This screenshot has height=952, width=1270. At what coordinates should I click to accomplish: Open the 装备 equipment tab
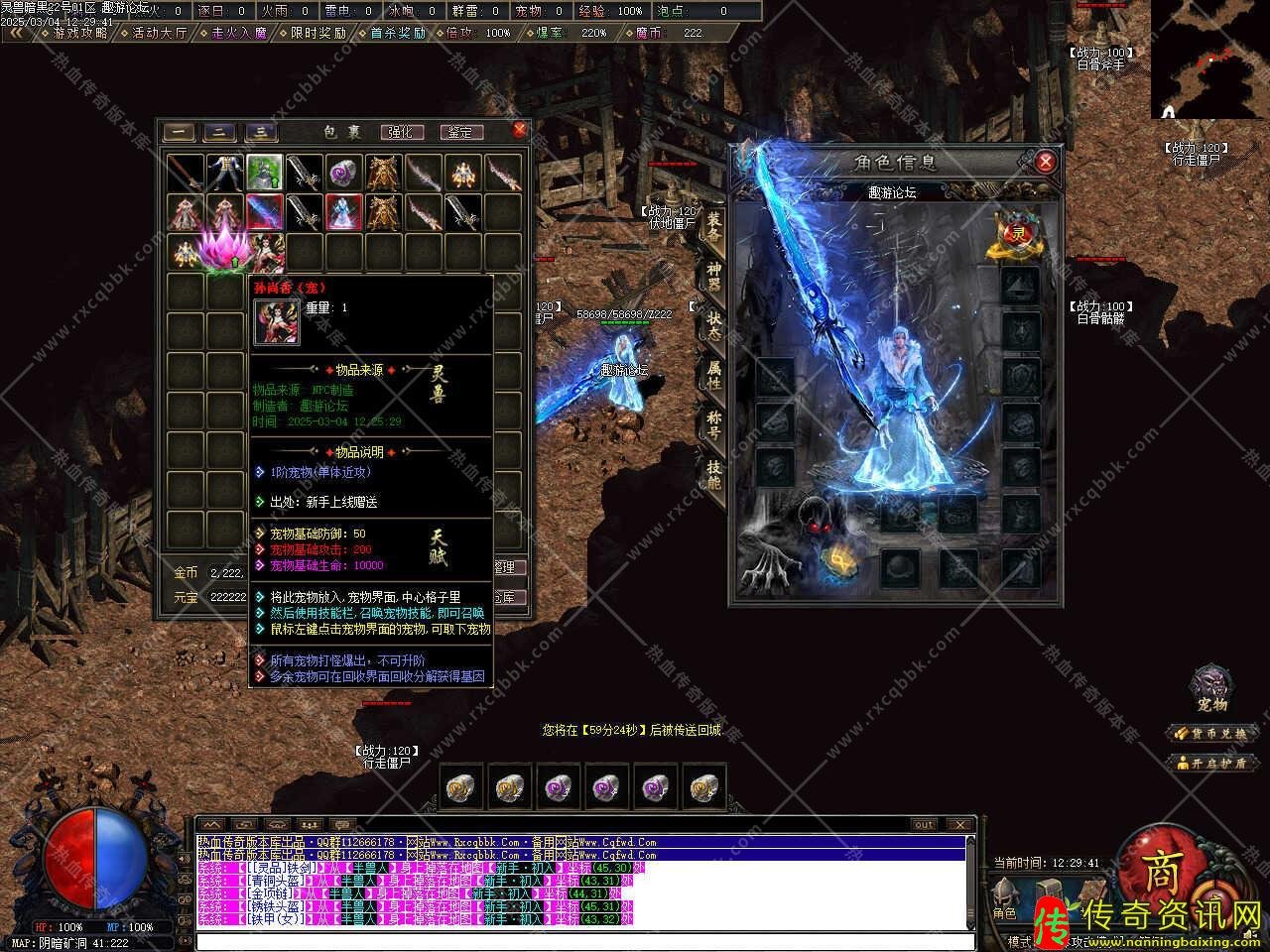tap(713, 227)
